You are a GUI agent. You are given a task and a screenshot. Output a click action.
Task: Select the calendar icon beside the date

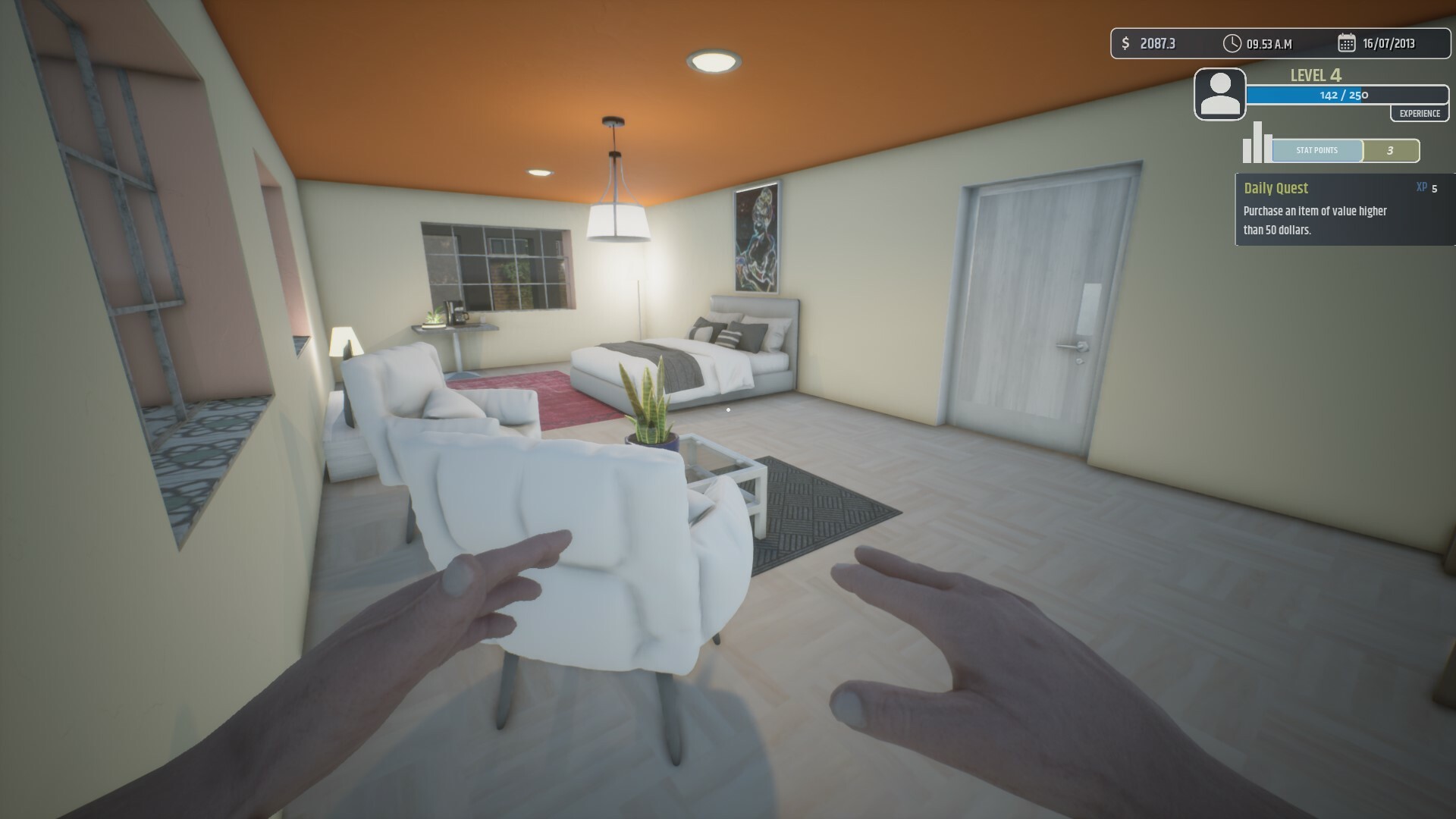click(x=1345, y=43)
